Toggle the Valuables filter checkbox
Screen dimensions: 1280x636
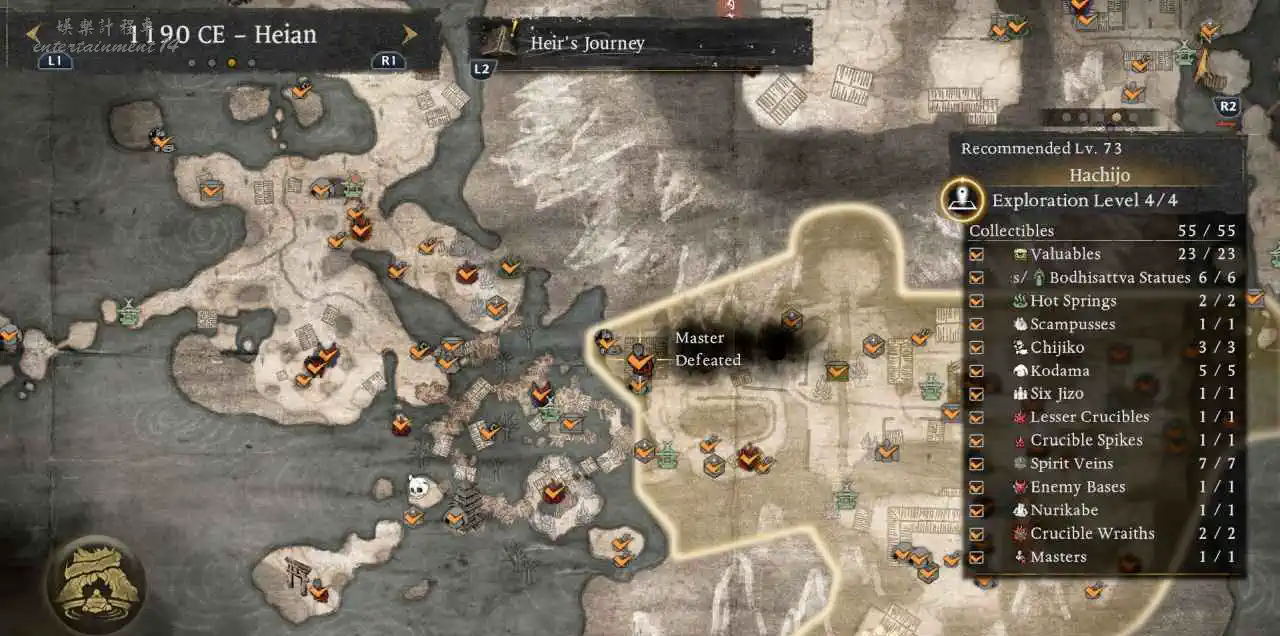977,254
